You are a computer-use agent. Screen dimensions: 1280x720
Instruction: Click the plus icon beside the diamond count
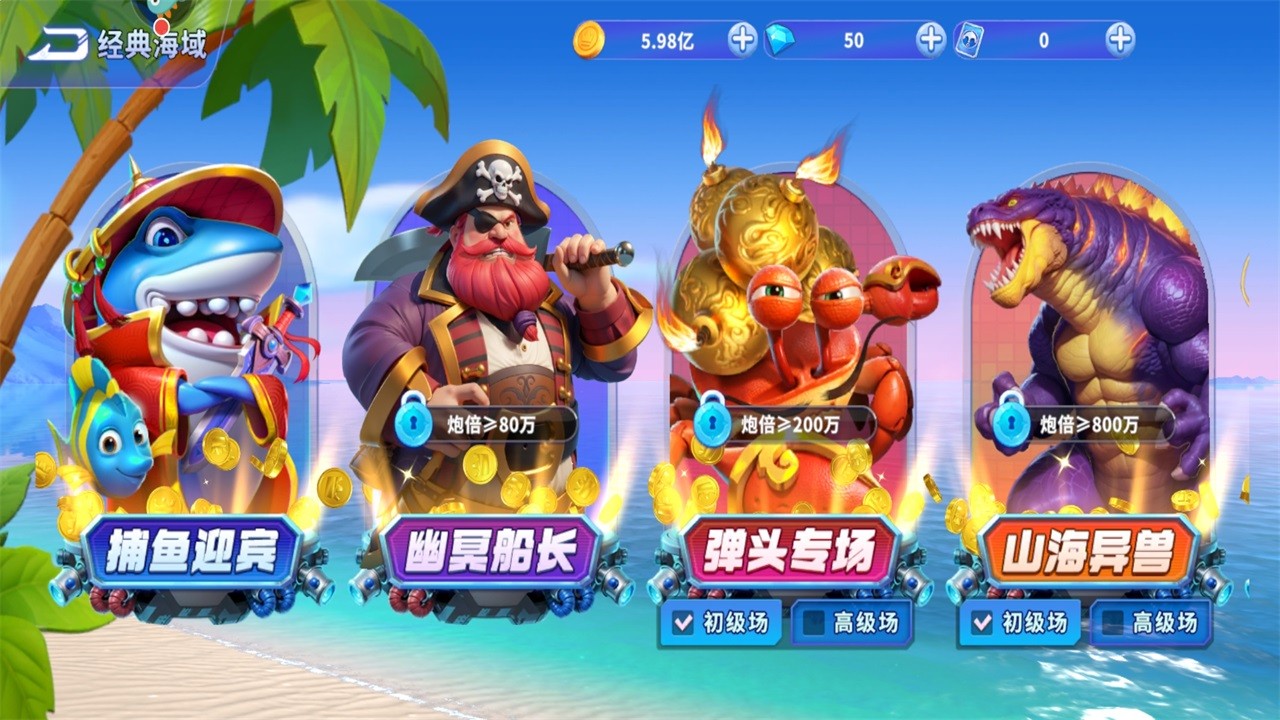point(932,40)
